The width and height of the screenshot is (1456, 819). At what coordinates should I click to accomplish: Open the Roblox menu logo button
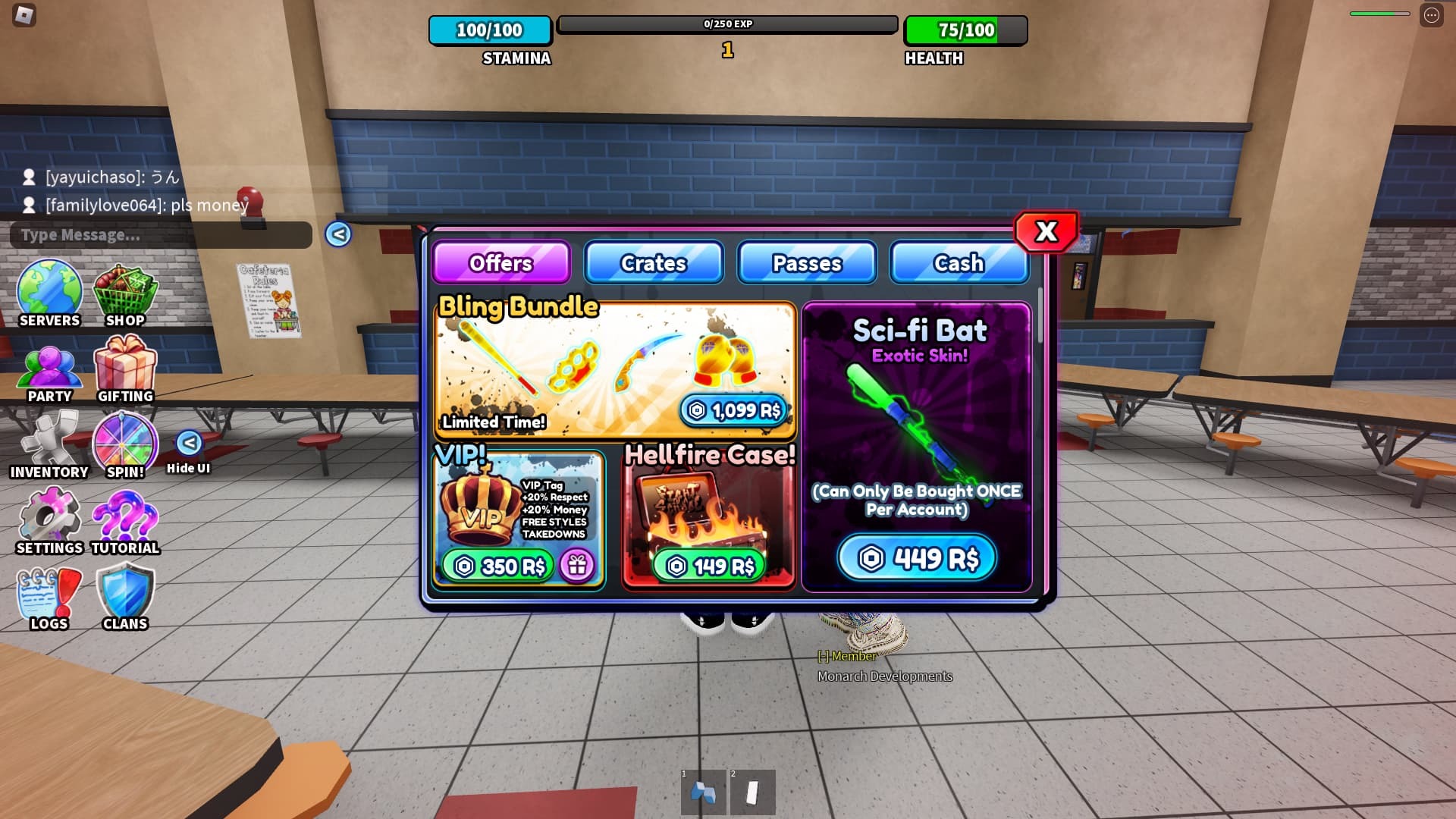[25, 15]
